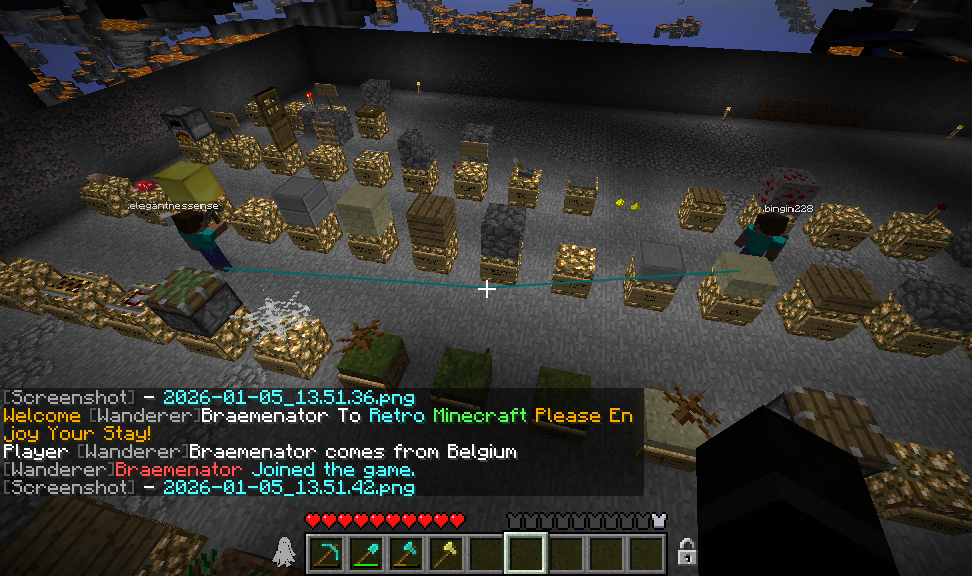Toggle the padlock icon beside the hotbar
972x576 pixels.
coord(687,552)
